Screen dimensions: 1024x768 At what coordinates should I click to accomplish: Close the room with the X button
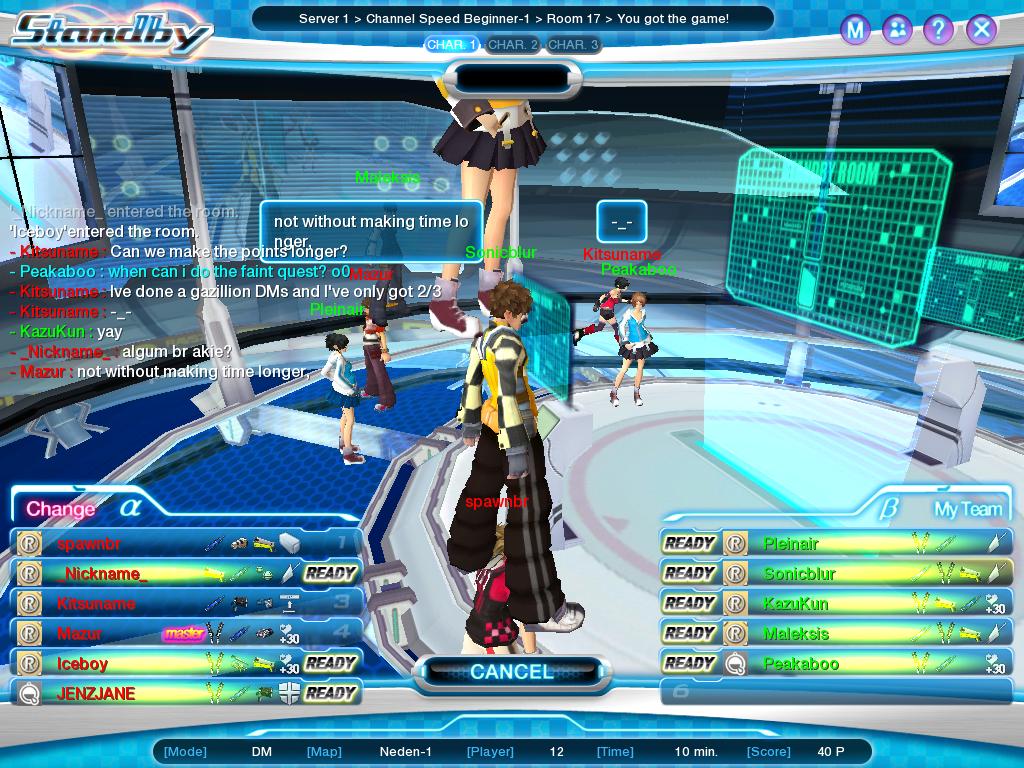tap(982, 30)
